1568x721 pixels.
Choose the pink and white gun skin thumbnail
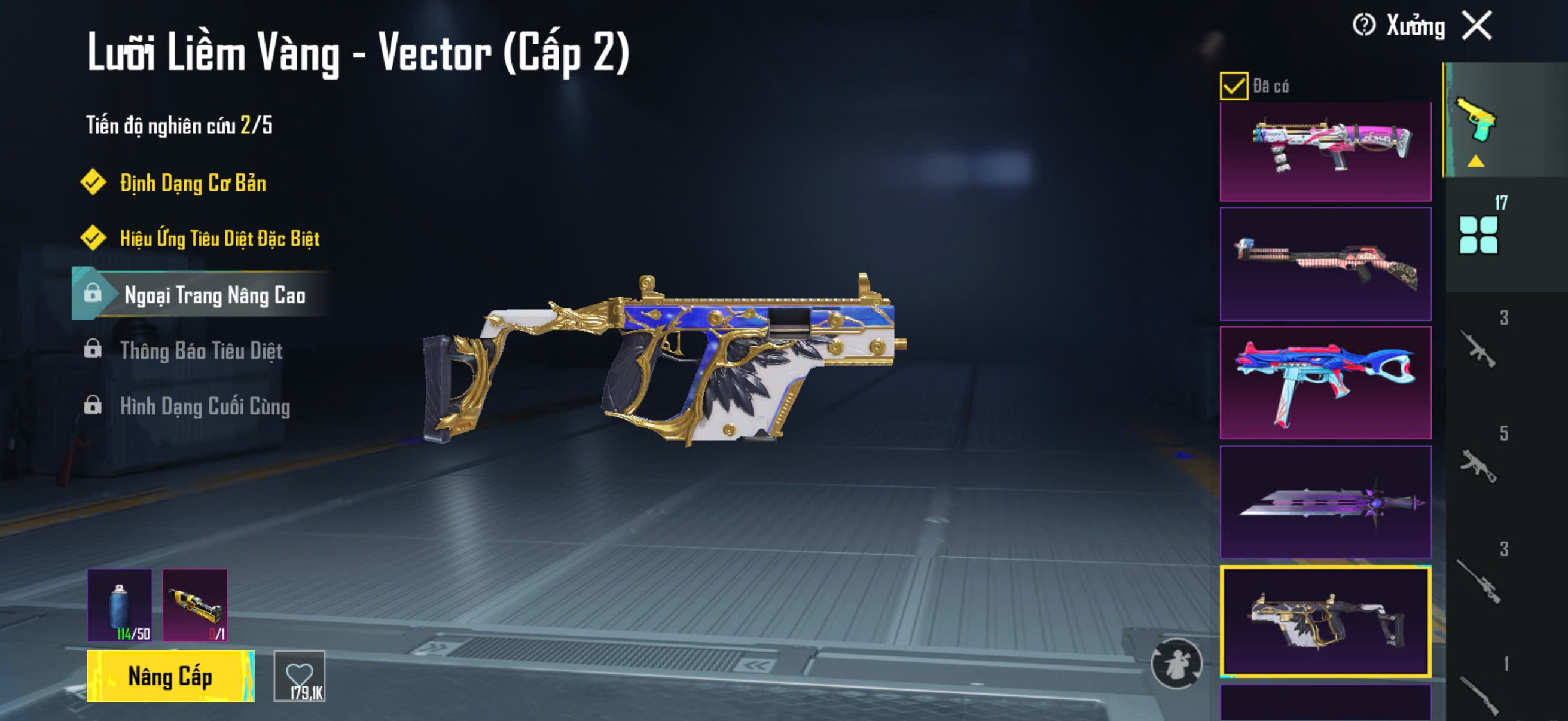click(x=1325, y=151)
